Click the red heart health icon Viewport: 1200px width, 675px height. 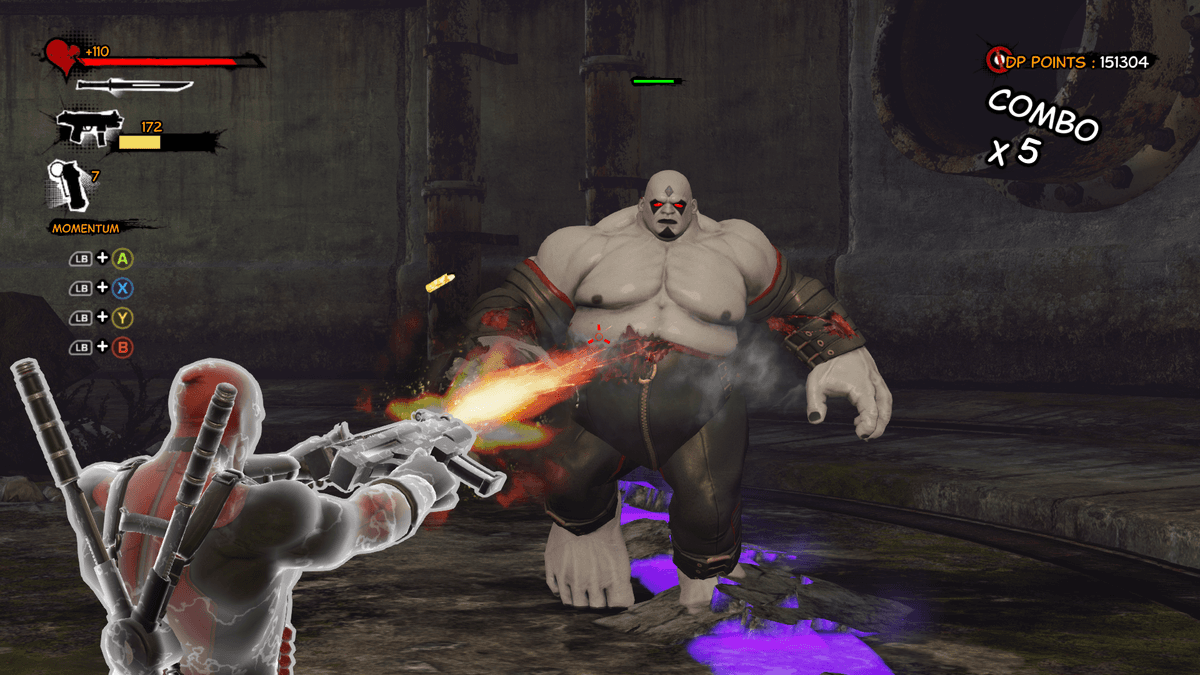pyautogui.click(x=63, y=59)
